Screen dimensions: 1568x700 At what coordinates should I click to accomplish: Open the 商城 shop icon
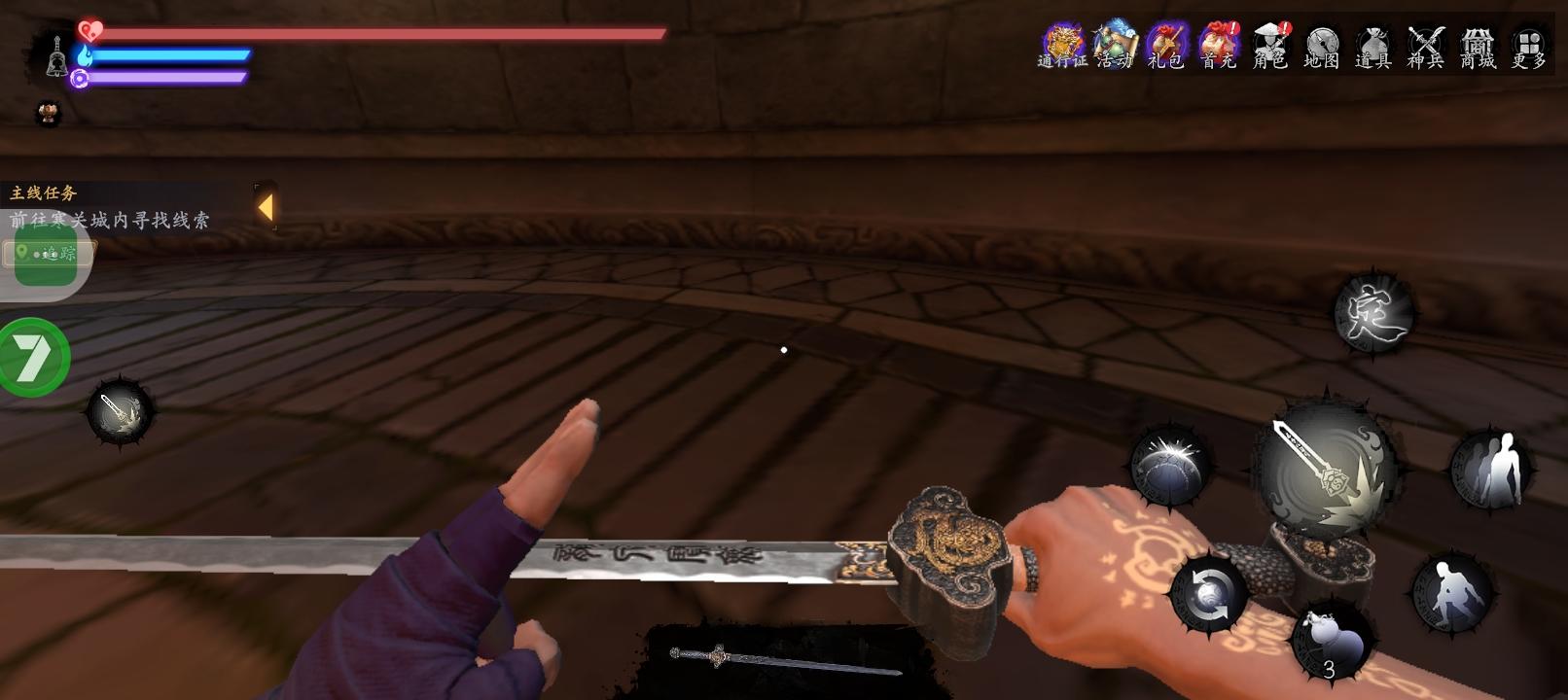coord(1479,44)
